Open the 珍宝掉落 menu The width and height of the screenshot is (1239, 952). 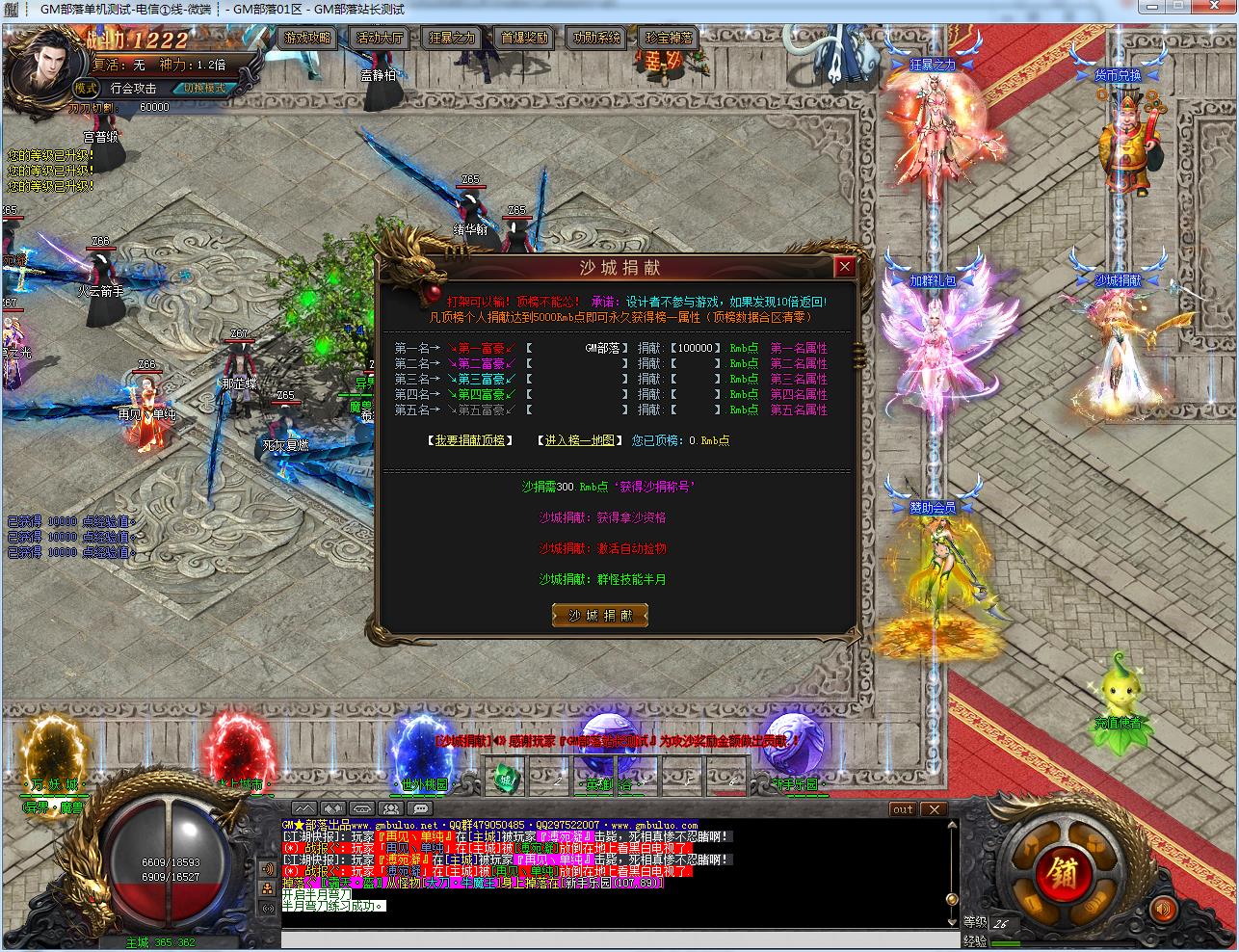pyautogui.click(x=669, y=39)
